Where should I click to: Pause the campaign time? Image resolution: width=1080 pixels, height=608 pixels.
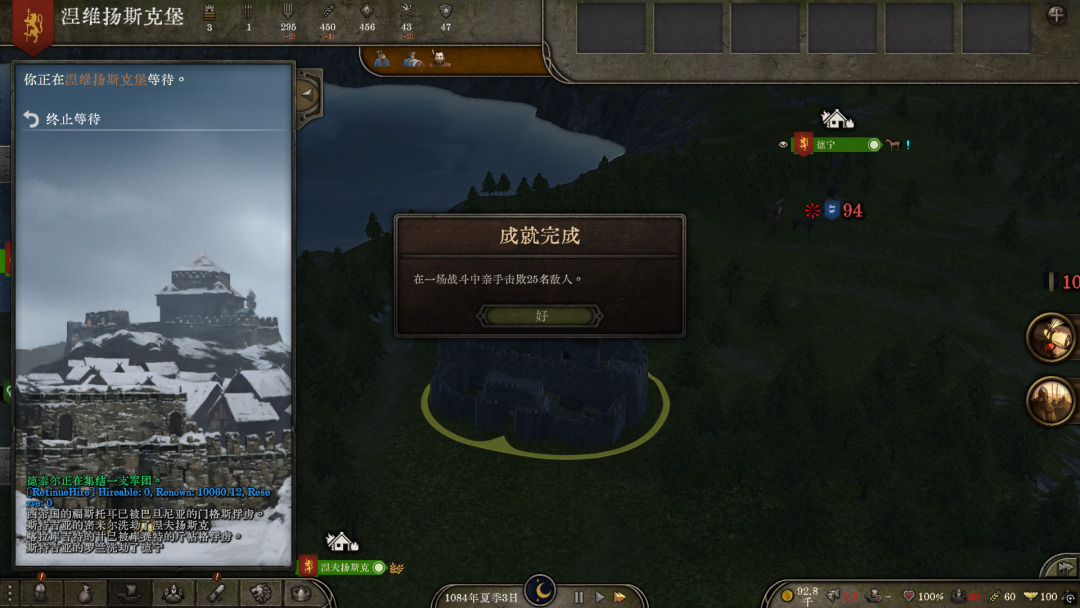click(x=578, y=597)
